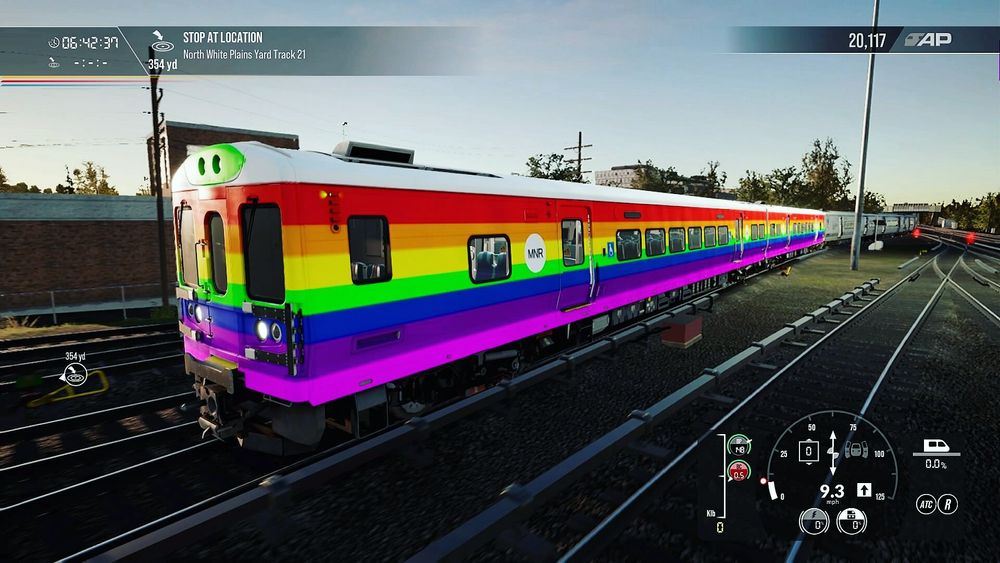This screenshot has height=563, width=1000.
Task: Click the circled R indicator icon
Action: click(x=948, y=504)
